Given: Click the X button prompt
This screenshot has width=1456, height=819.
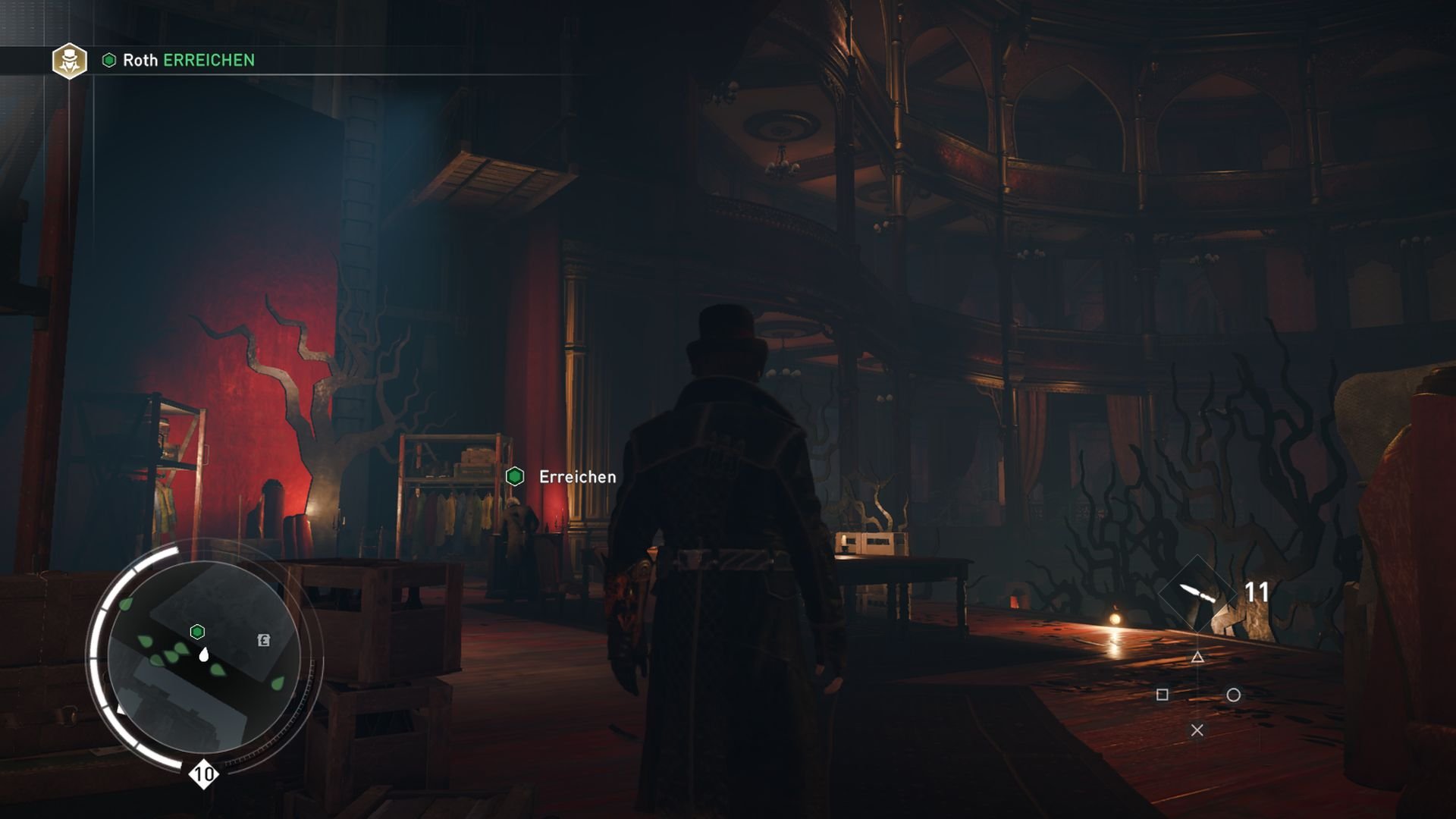Looking at the screenshot, I should 1198,730.
